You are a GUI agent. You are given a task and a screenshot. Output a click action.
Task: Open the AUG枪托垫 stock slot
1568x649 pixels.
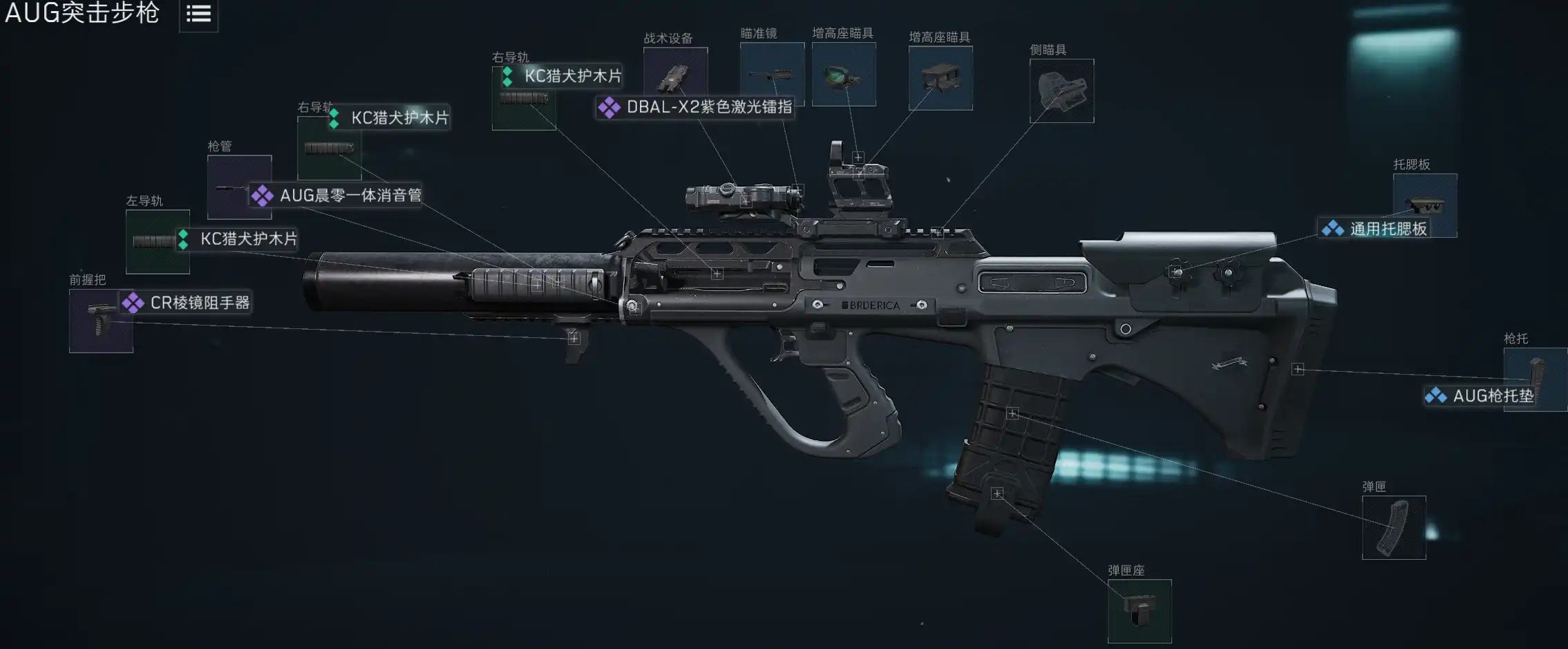pos(1535,379)
